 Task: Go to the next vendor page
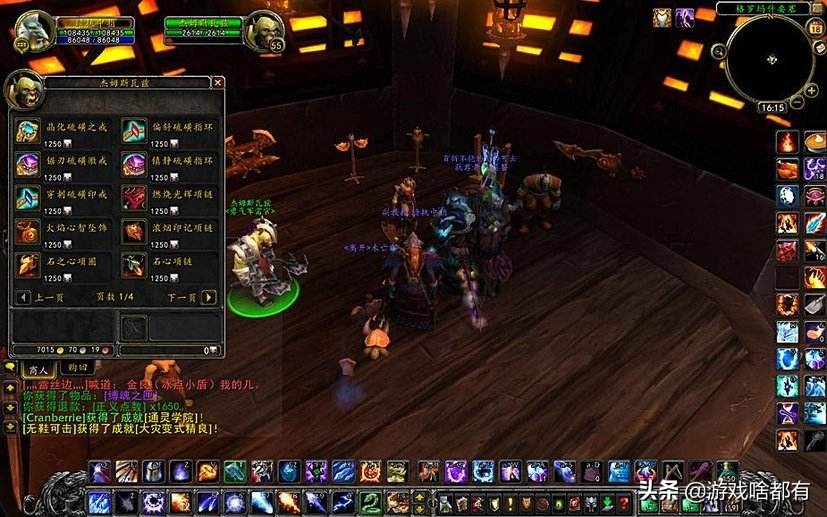[x=208, y=297]
